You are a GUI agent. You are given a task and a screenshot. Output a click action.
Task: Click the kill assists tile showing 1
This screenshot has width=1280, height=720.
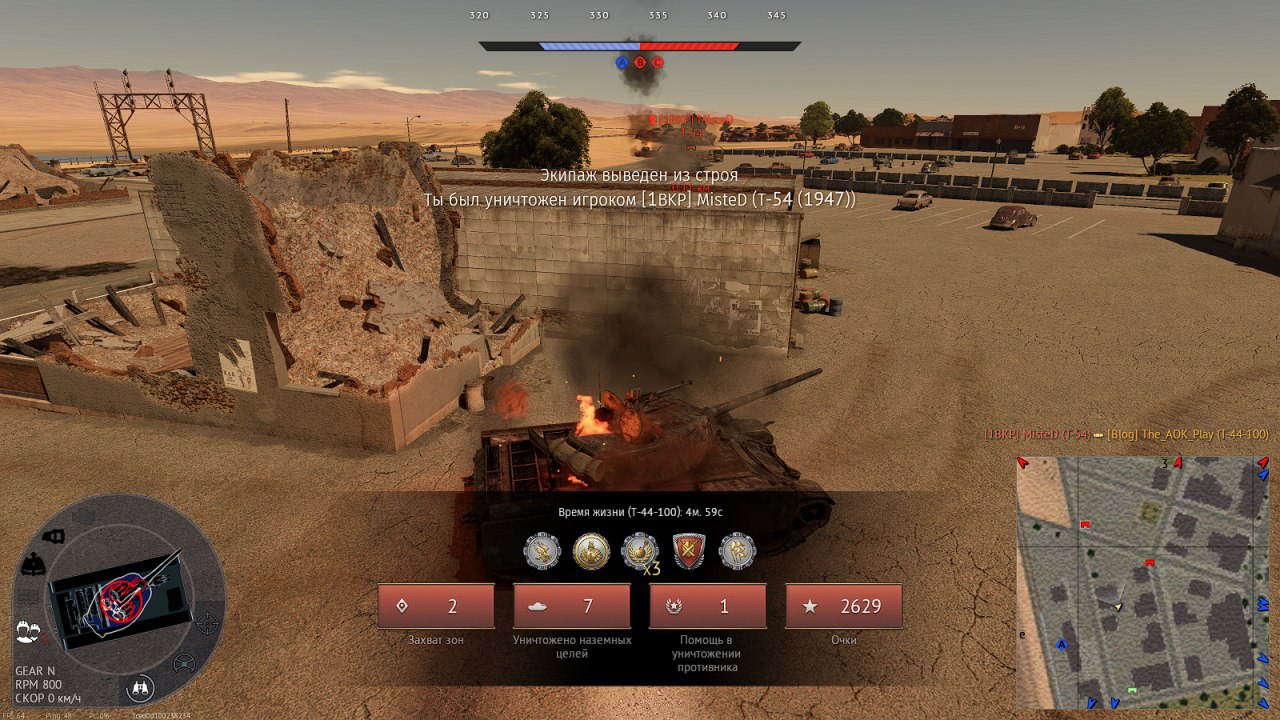(708, 606)
